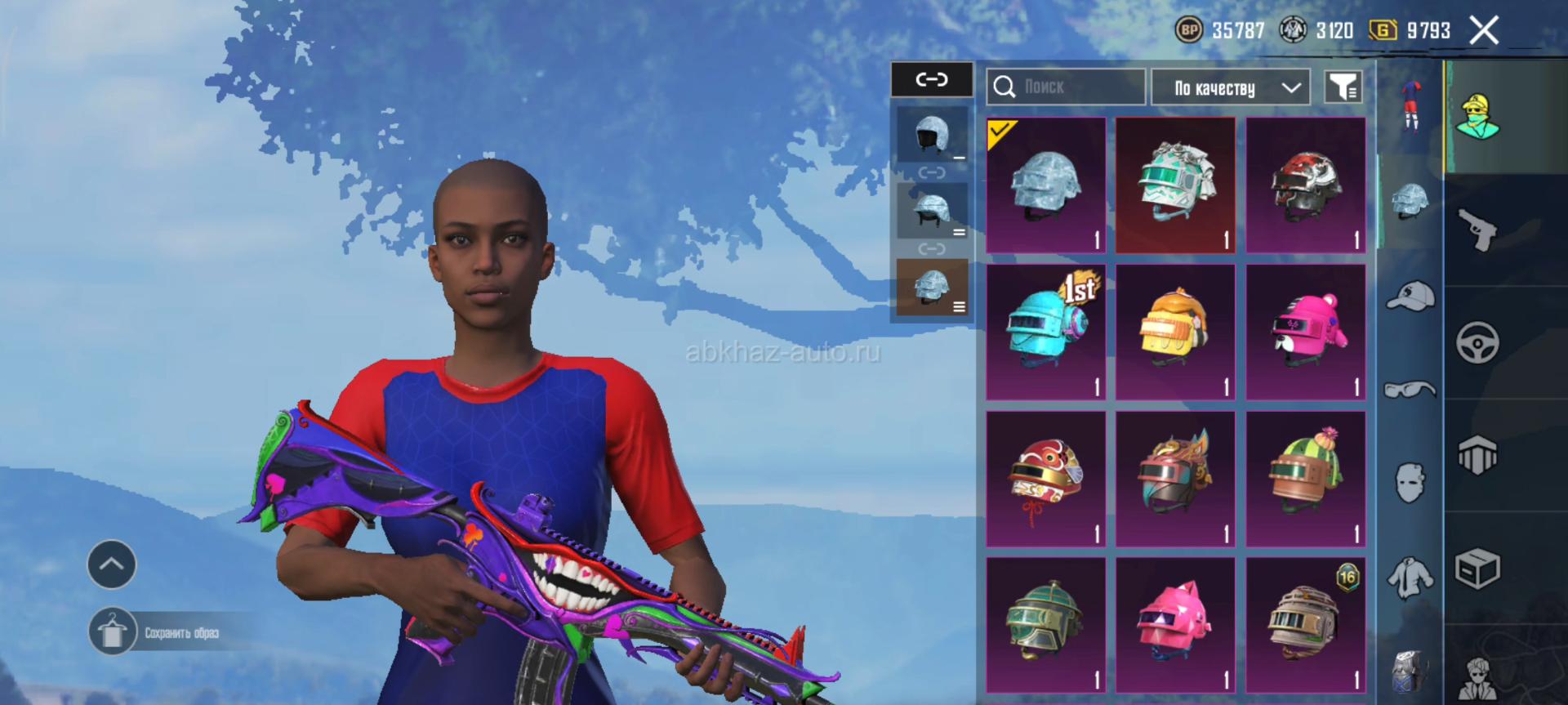Select the helmet with the 16 badge
Image resolution: width=1568 pixels, height=705 pixels.
[1305, 625]
